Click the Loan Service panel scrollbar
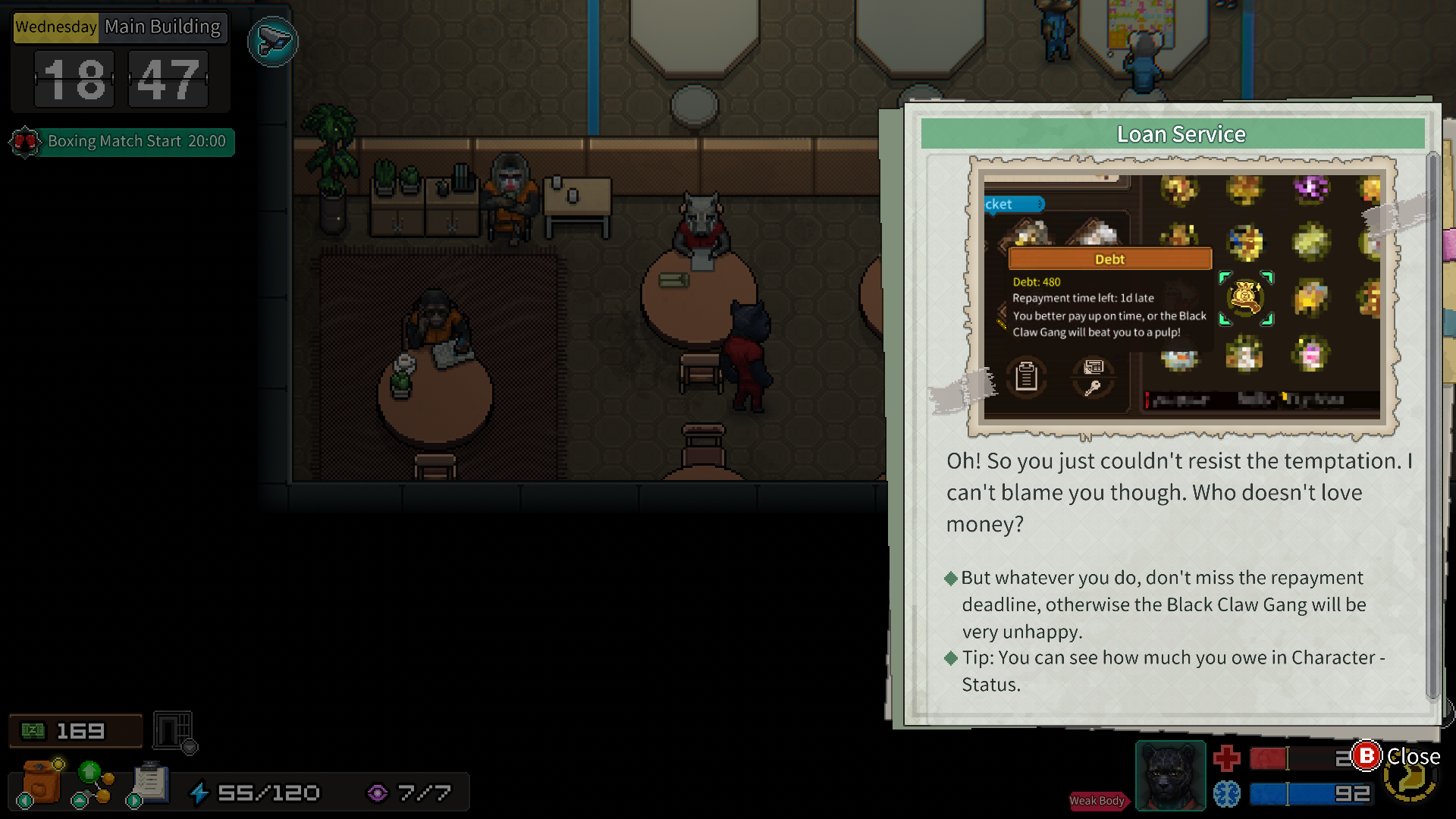 (1432, 425)
